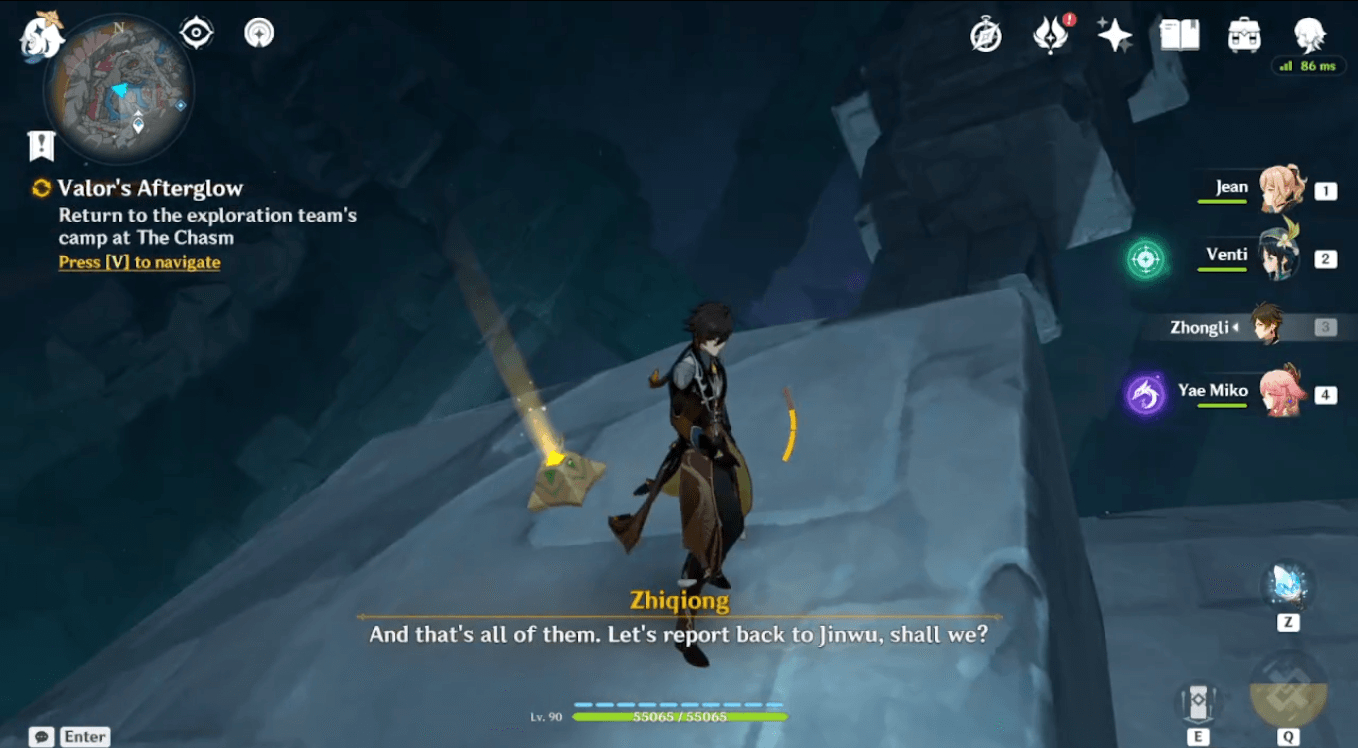Open the Wish screen star icon
The width and height of the screenshot is (1358, 748).
click(1113, 33)
